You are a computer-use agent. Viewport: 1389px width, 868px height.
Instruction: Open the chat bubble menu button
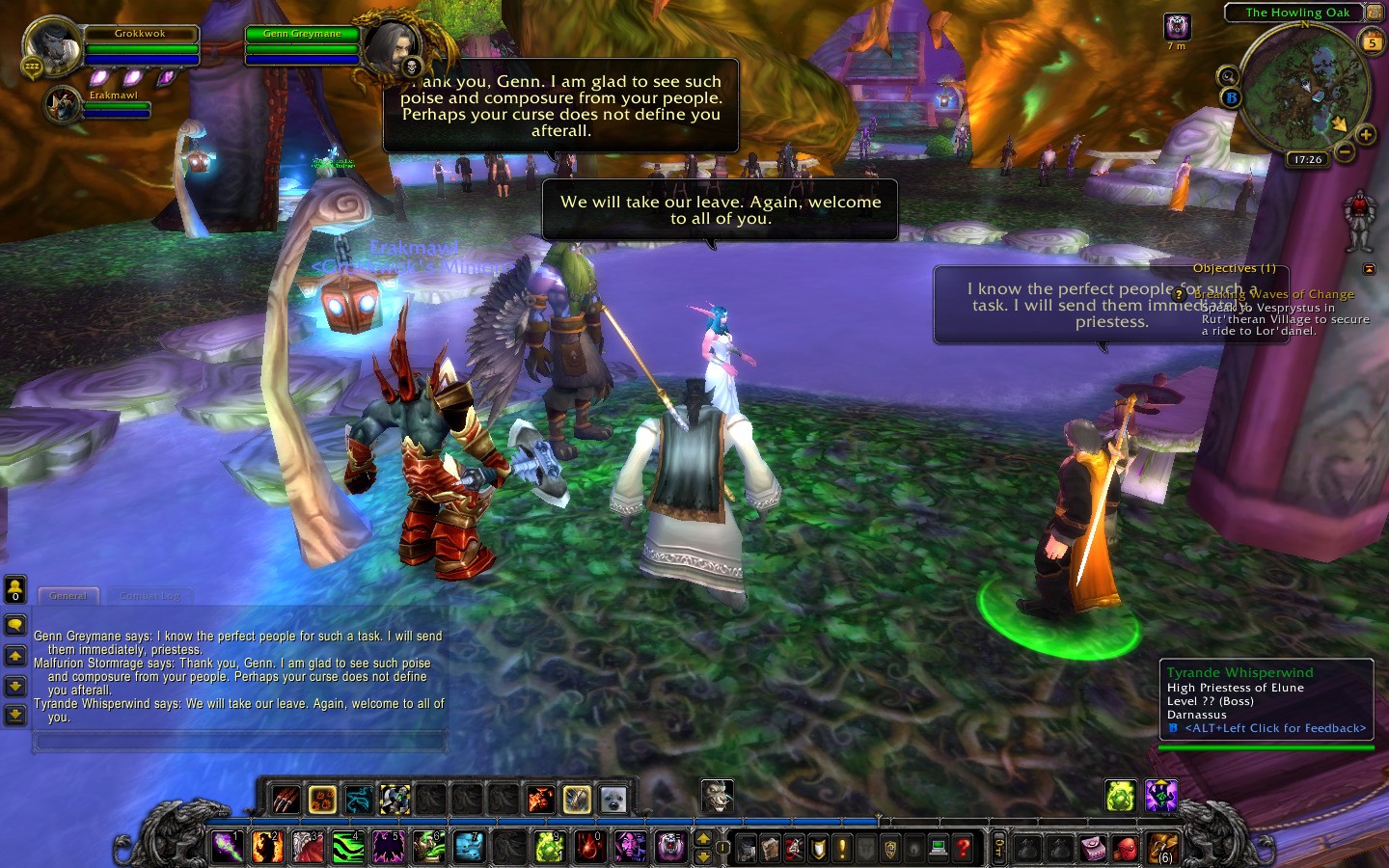pyautogui.click(x=15, y=625)
